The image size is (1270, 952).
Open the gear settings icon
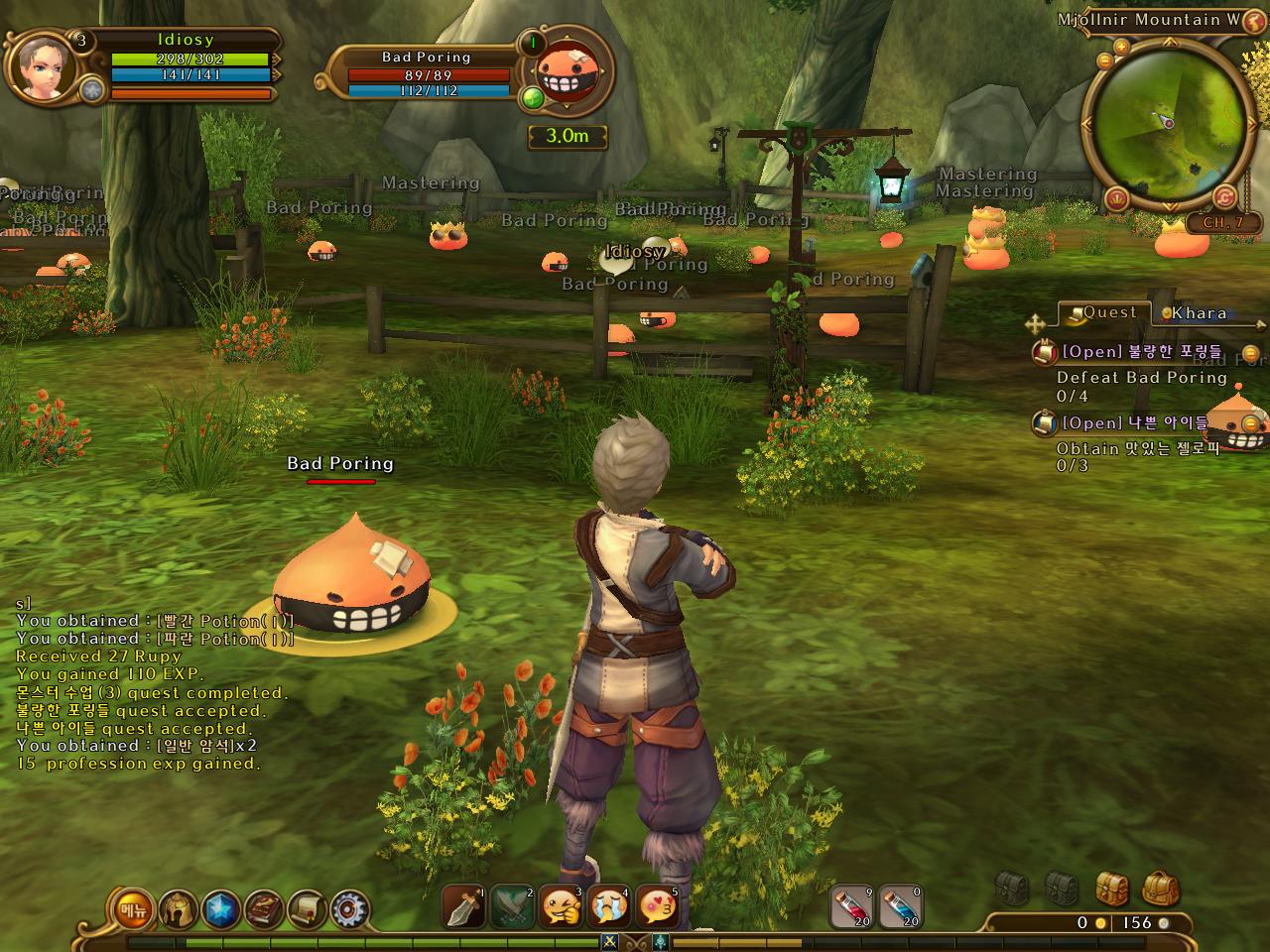click(x=349, y=908)
